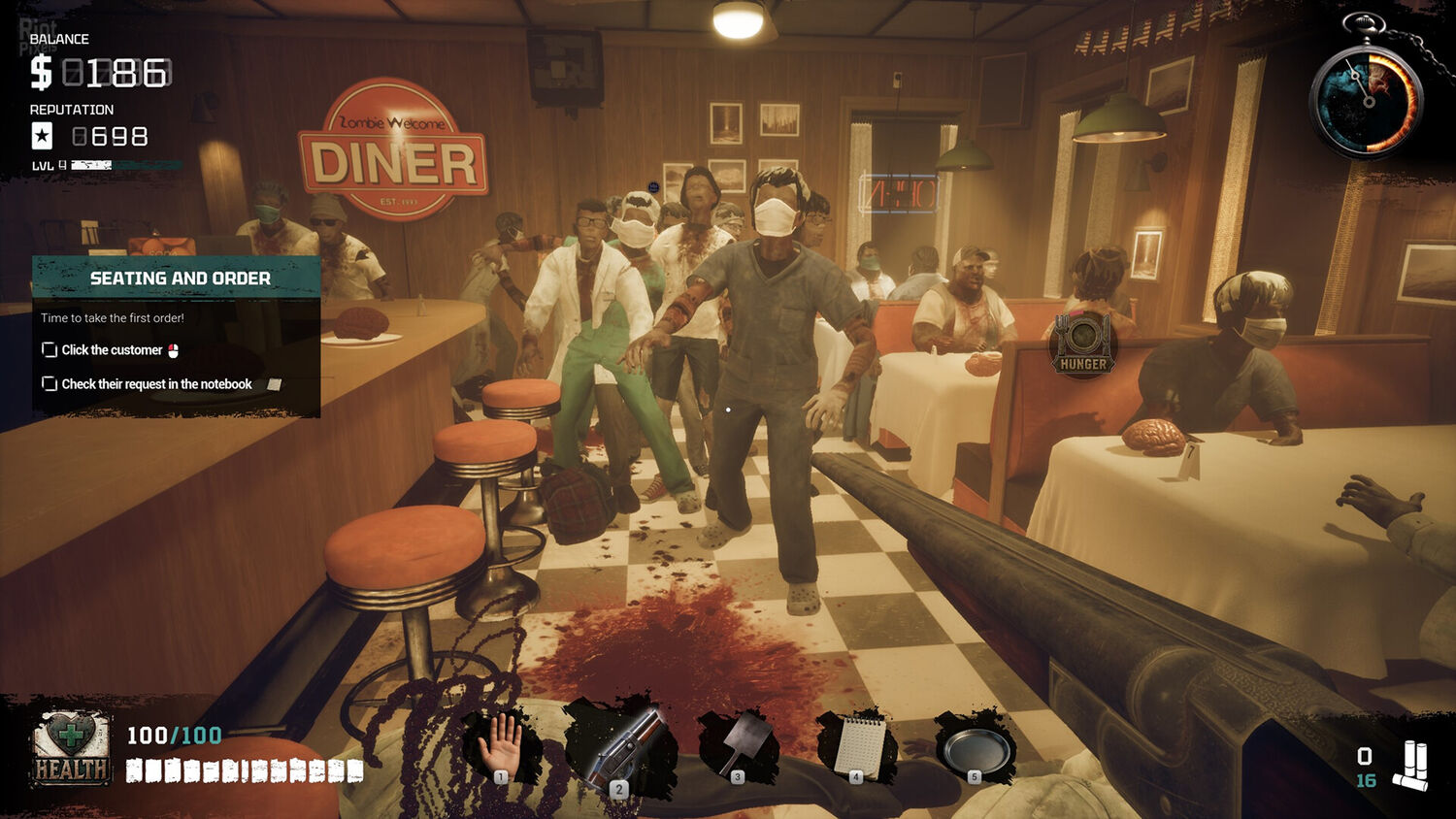The image size is (1456, 819).
Task: Tick the 'Check their request' objective checkbox
Action: (x=50, y=384)
